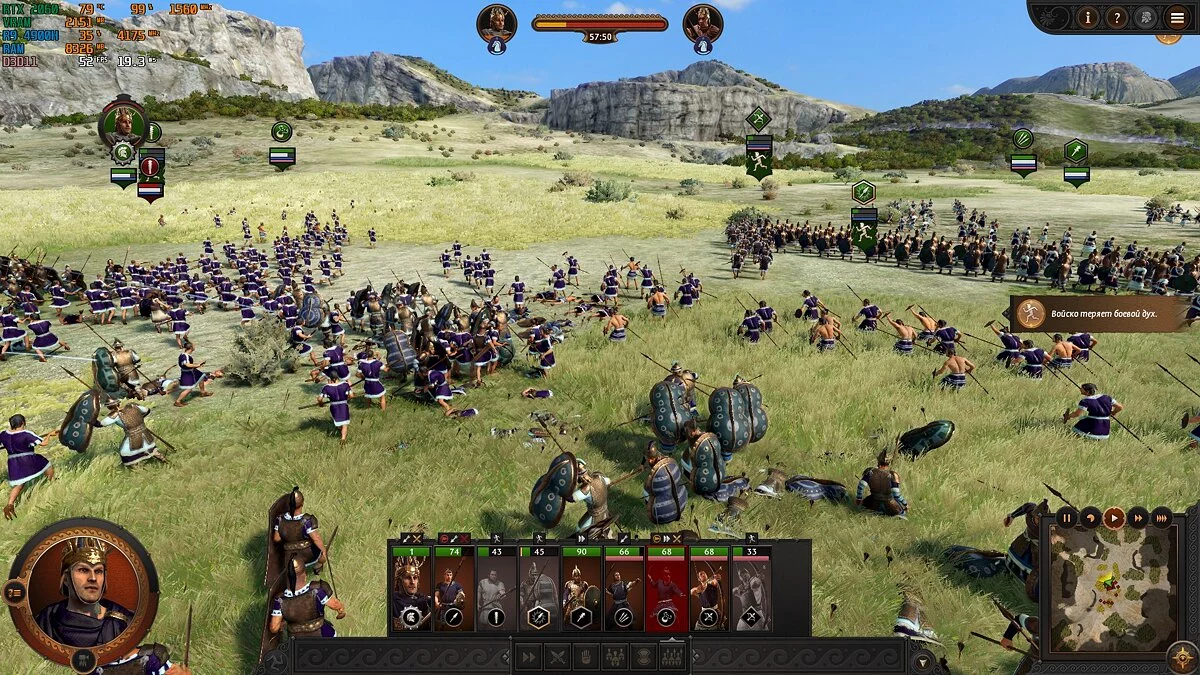Click the information 'i' button
The width and height of the screenshot is (1200, 675).
pyautogui.click(x=1089, y=17)
